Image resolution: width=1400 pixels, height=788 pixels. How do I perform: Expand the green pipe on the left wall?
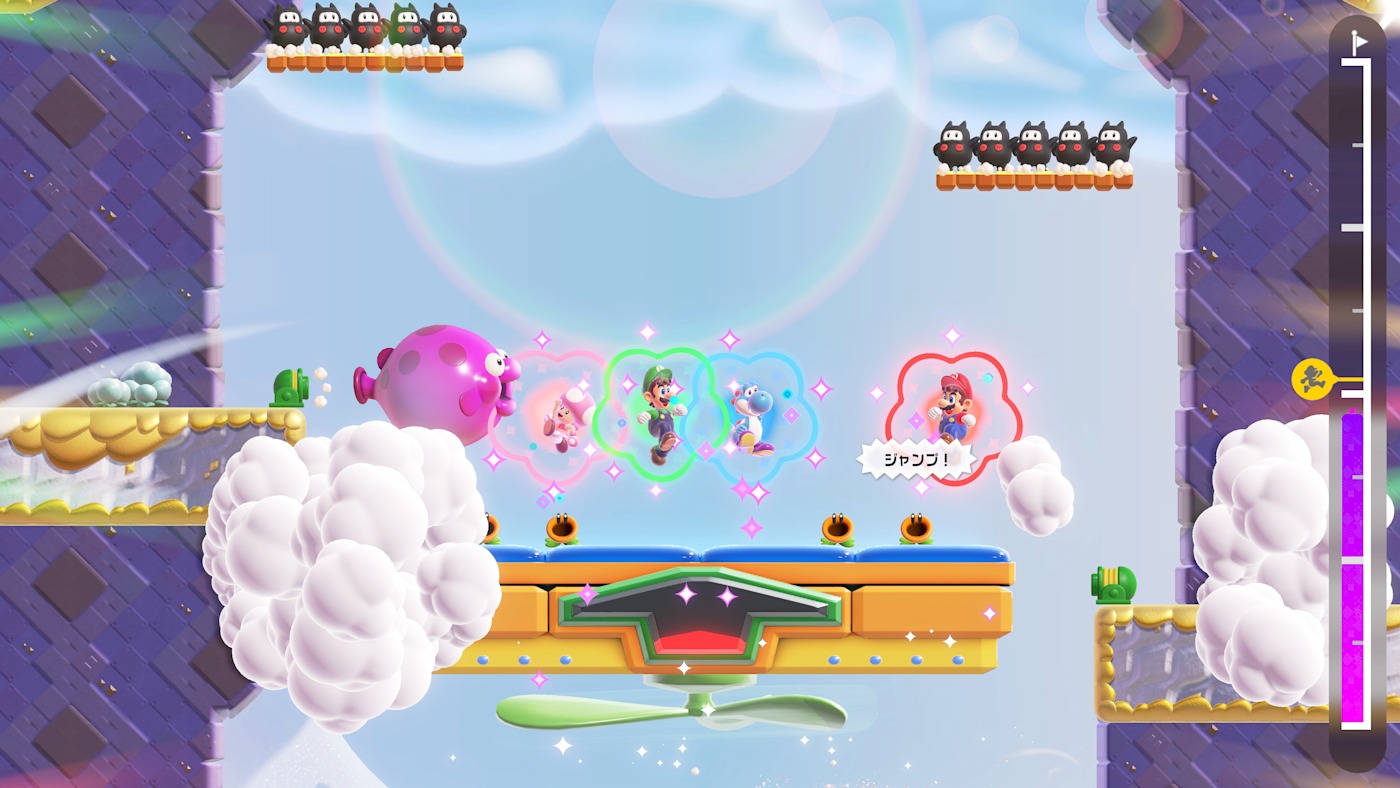[290, 385]
